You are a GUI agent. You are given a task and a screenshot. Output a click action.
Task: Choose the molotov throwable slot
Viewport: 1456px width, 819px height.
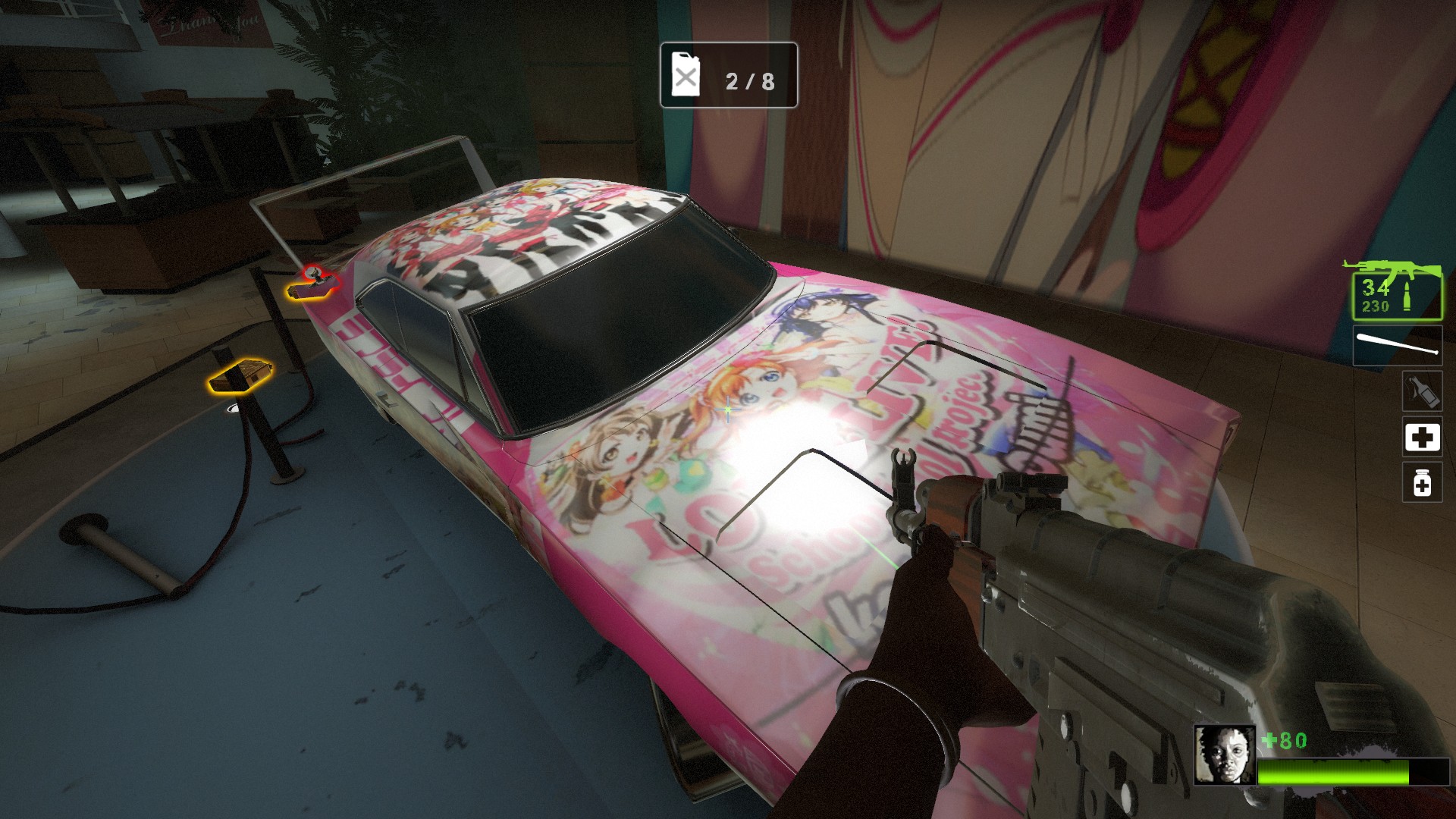click(1422, 391)
